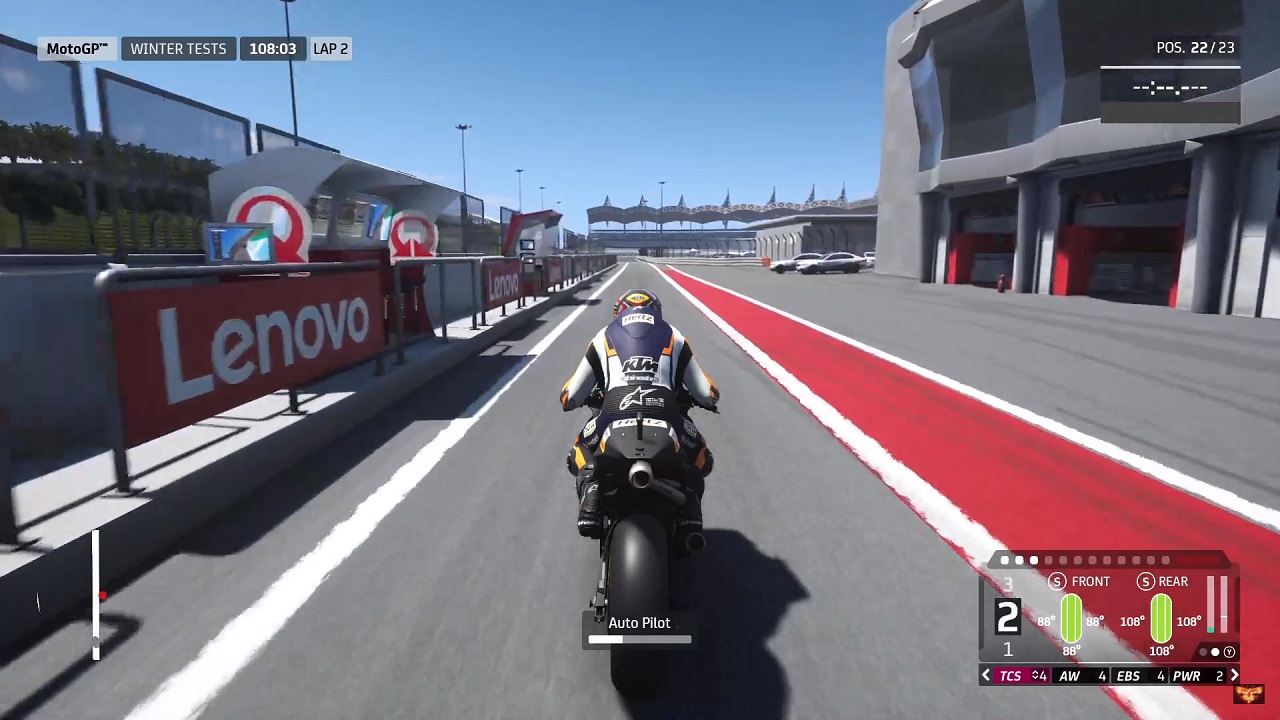Viewport: 1280px width, 720px height.
Task: Expand rider aids with the left chevron
Action: 985,675
